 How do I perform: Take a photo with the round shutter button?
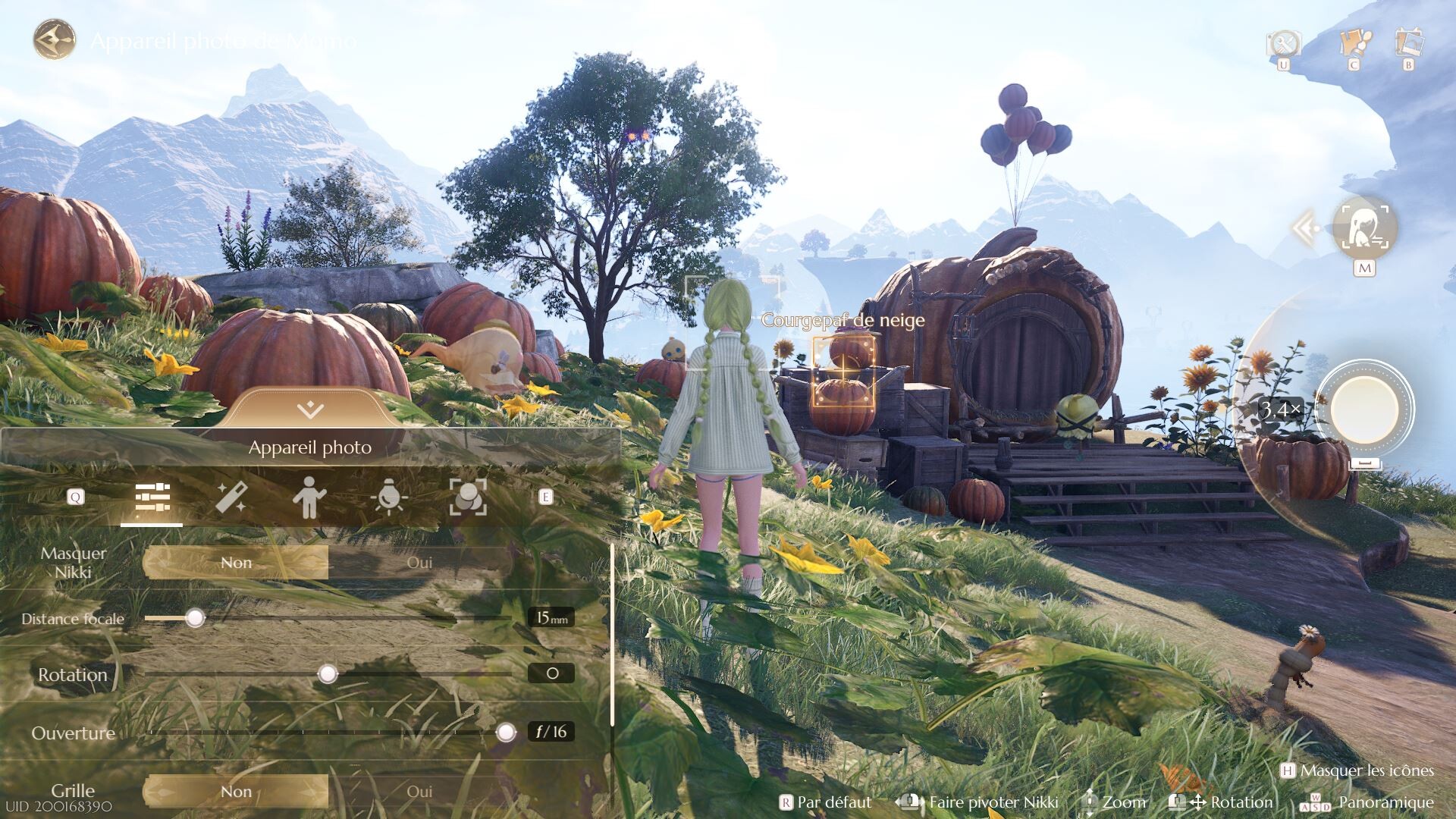tap(1364, 409)
